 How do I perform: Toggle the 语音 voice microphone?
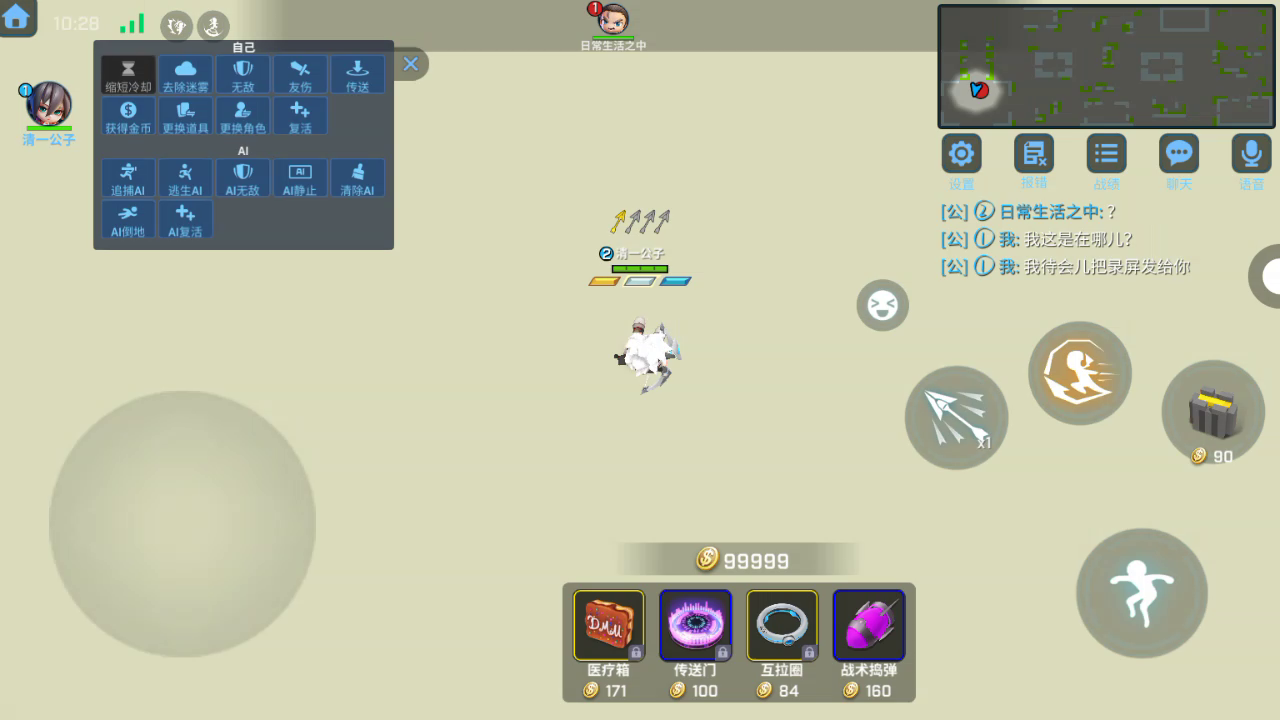tap(1251, 154)
